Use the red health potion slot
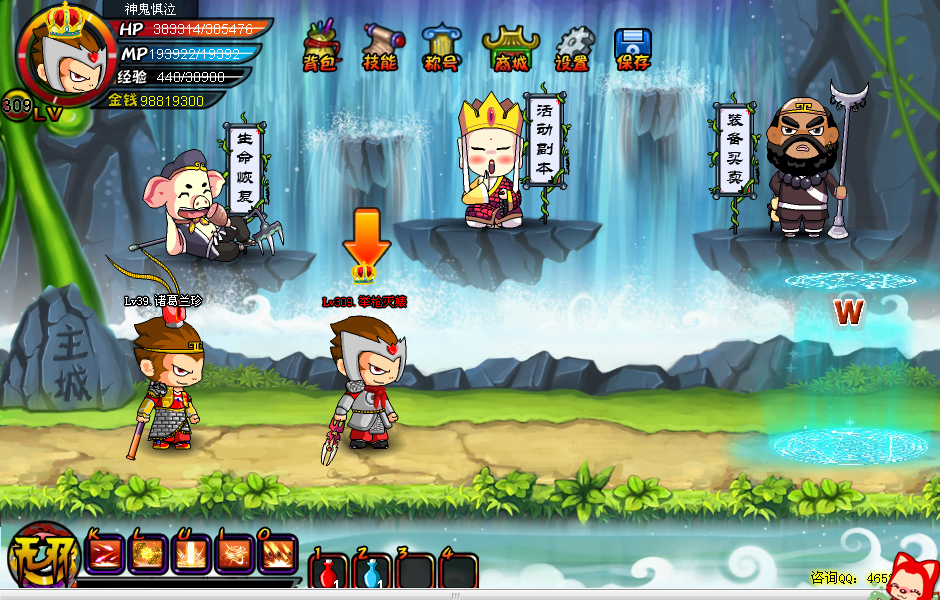 coord(328,572)
